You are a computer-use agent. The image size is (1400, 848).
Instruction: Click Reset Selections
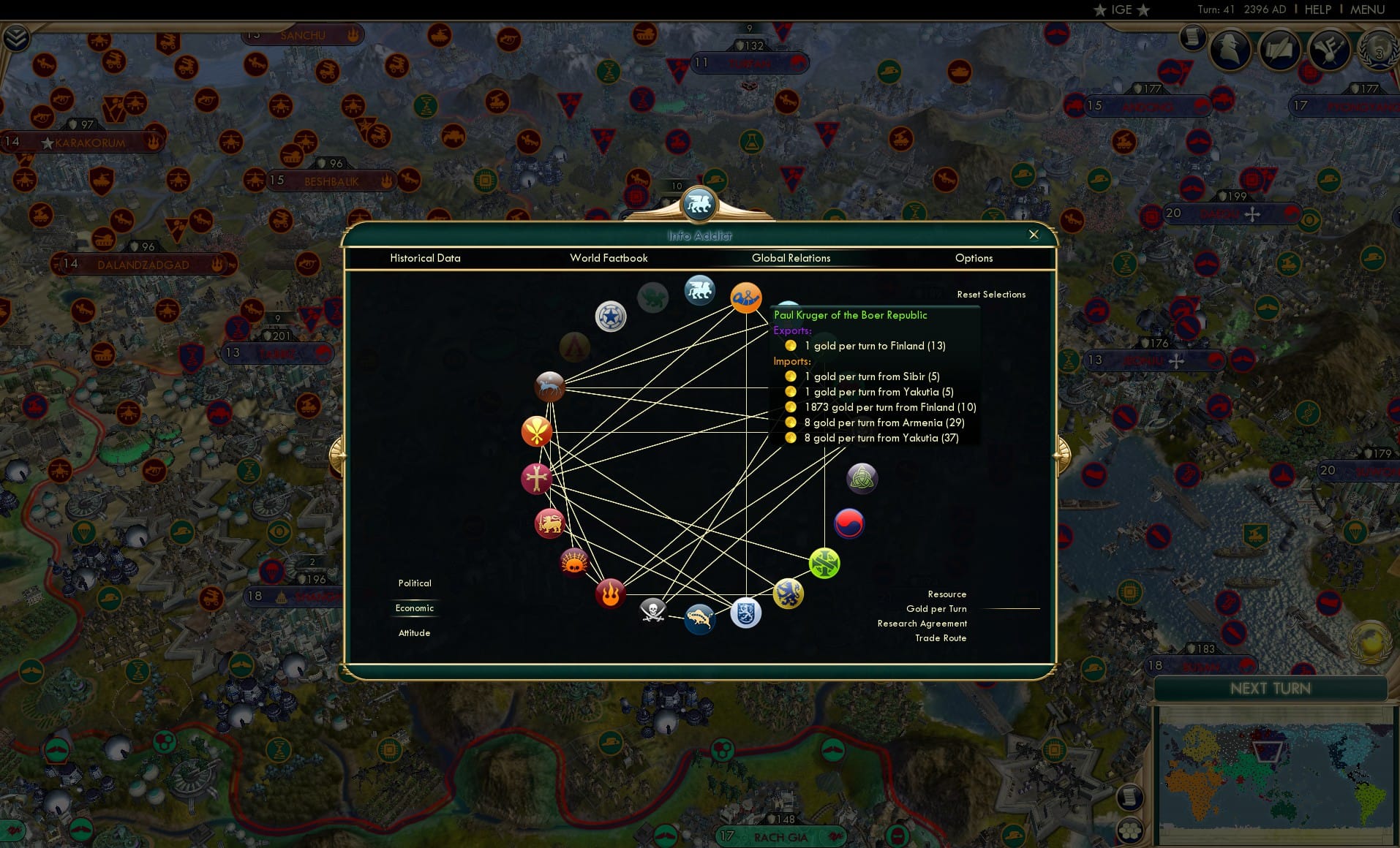point(991,294)
